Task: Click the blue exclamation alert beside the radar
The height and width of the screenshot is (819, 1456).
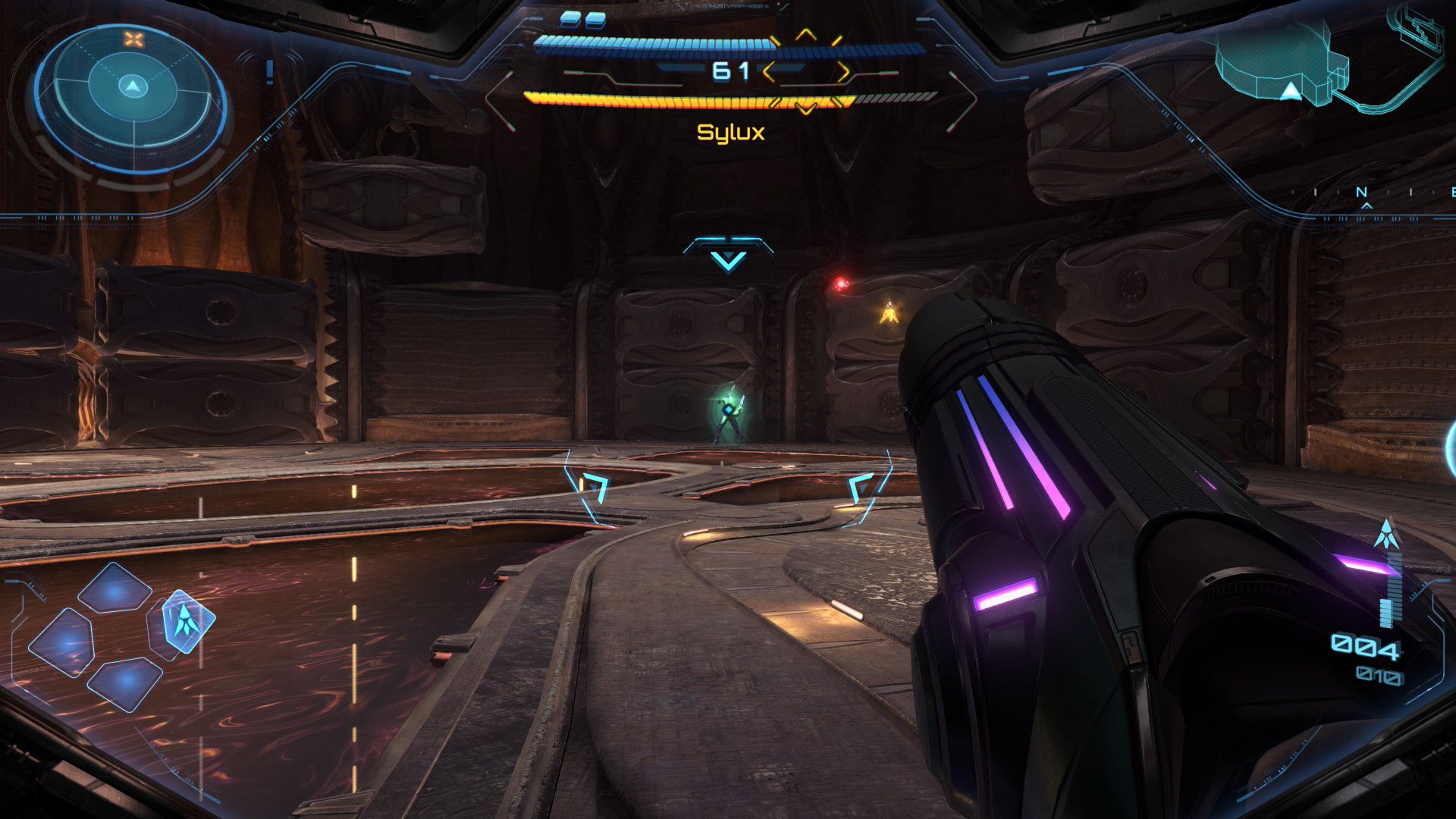Action: click(269, 72)
